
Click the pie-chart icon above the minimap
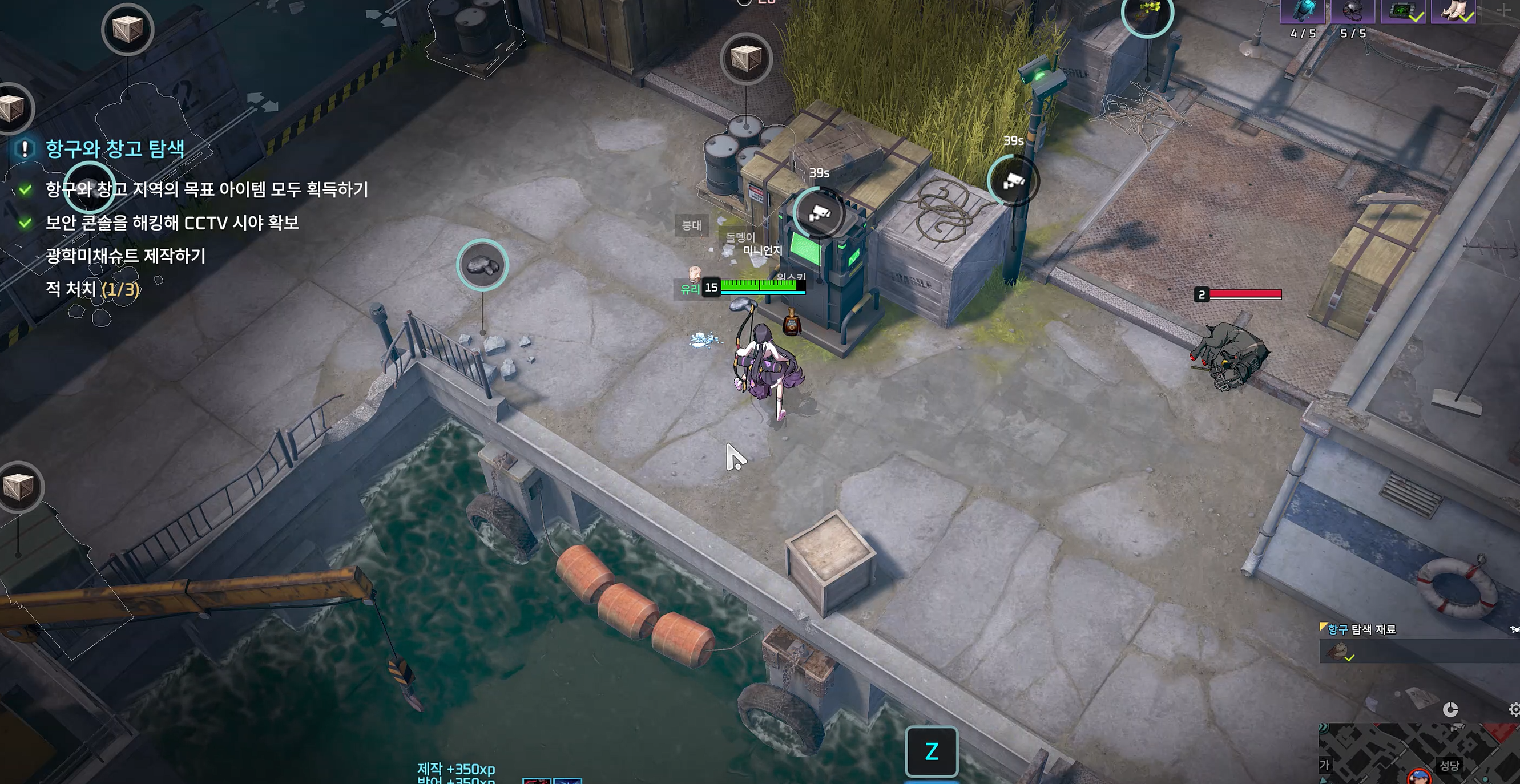pyautogui.click(x=1450, y=710)
